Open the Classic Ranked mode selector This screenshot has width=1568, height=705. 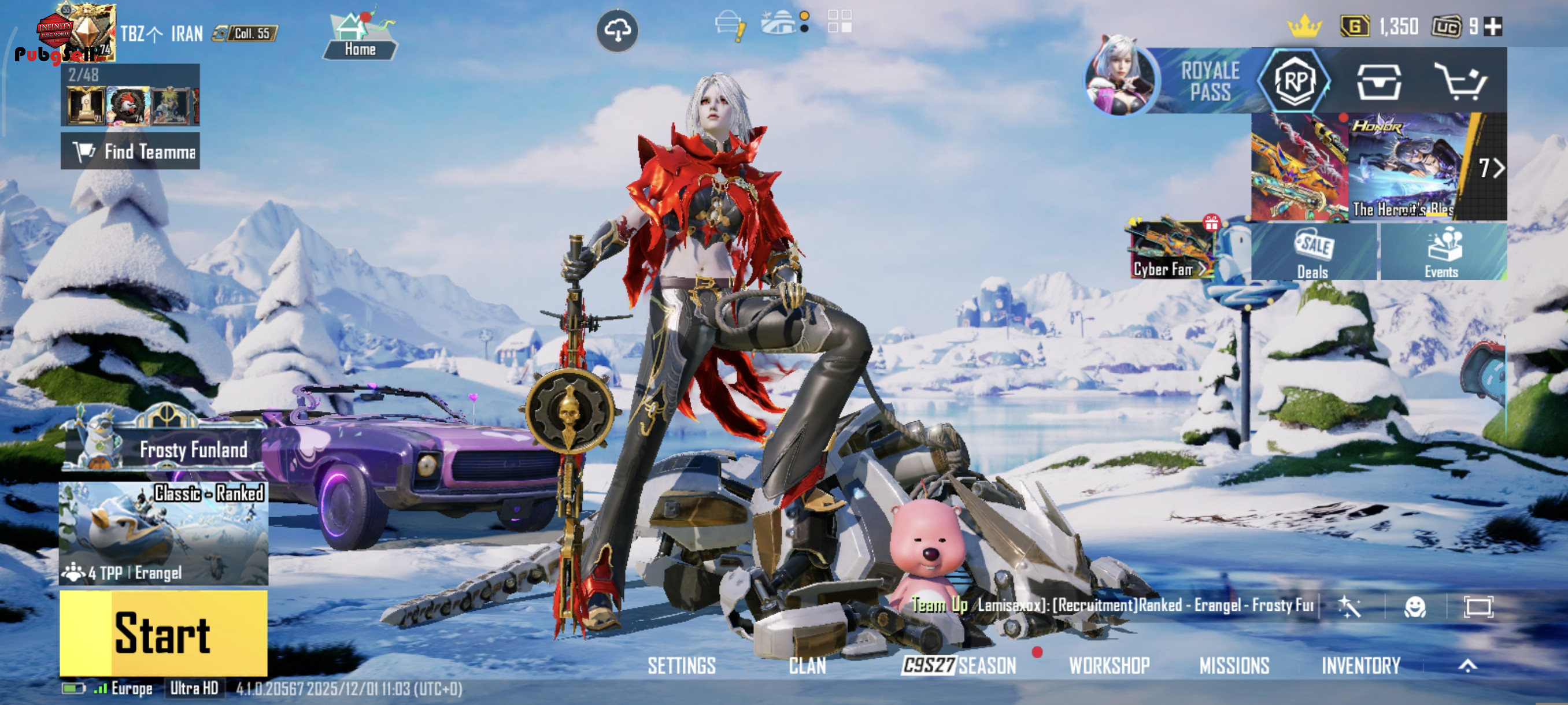163,533
